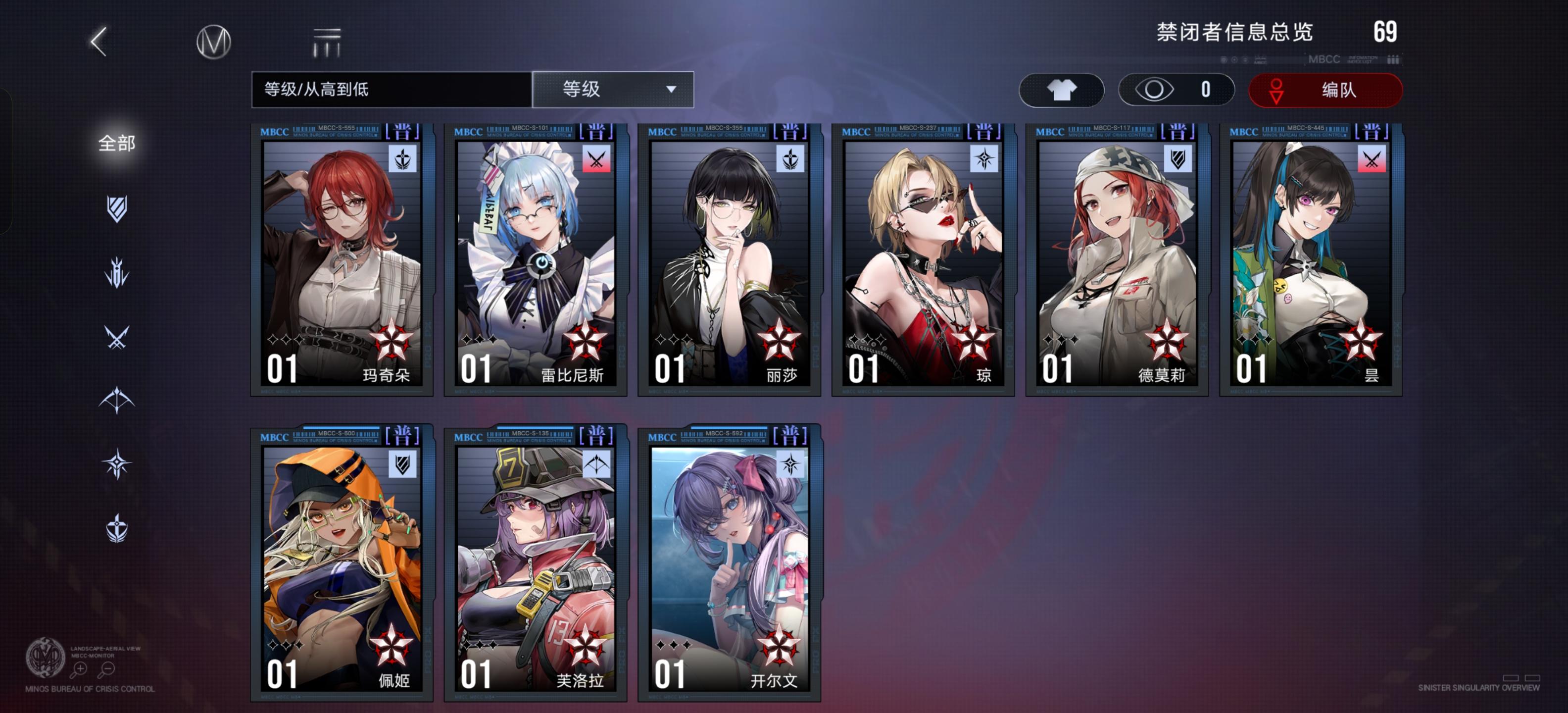
Task: Open the 等级 sorting dropdown
Action: 613,90
